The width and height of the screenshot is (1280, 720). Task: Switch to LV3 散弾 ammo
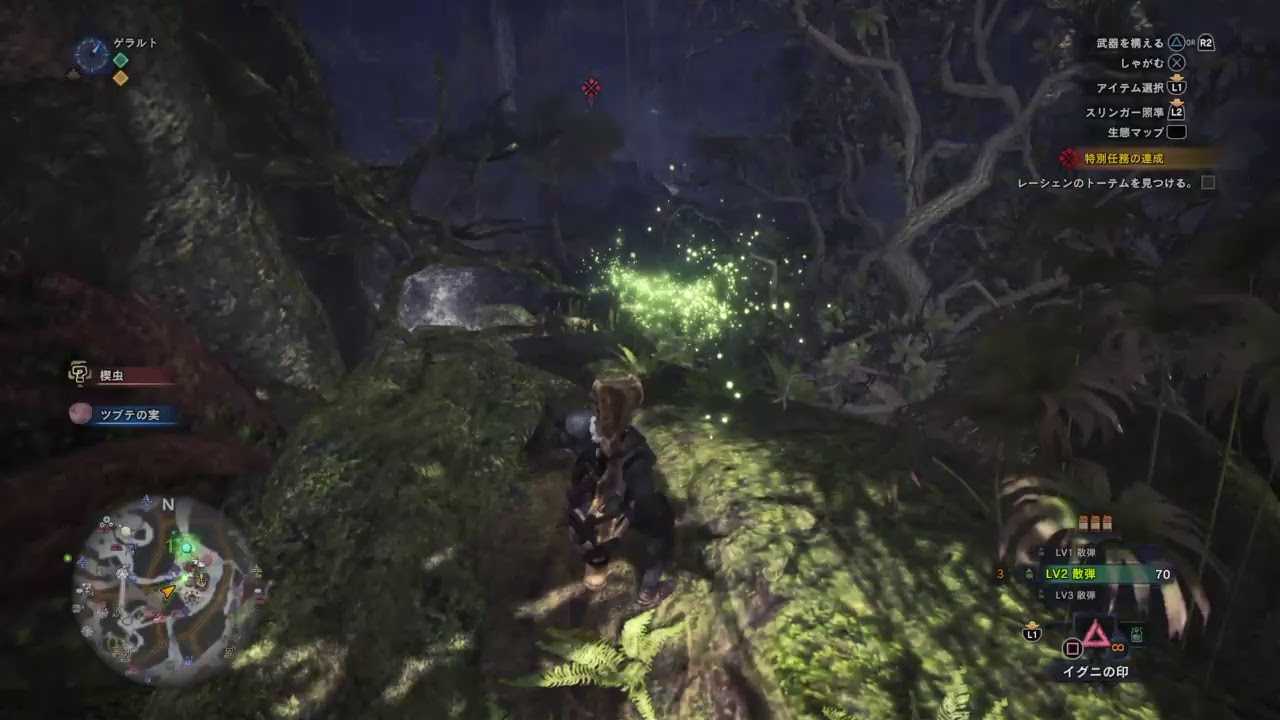pos(1075,595)
